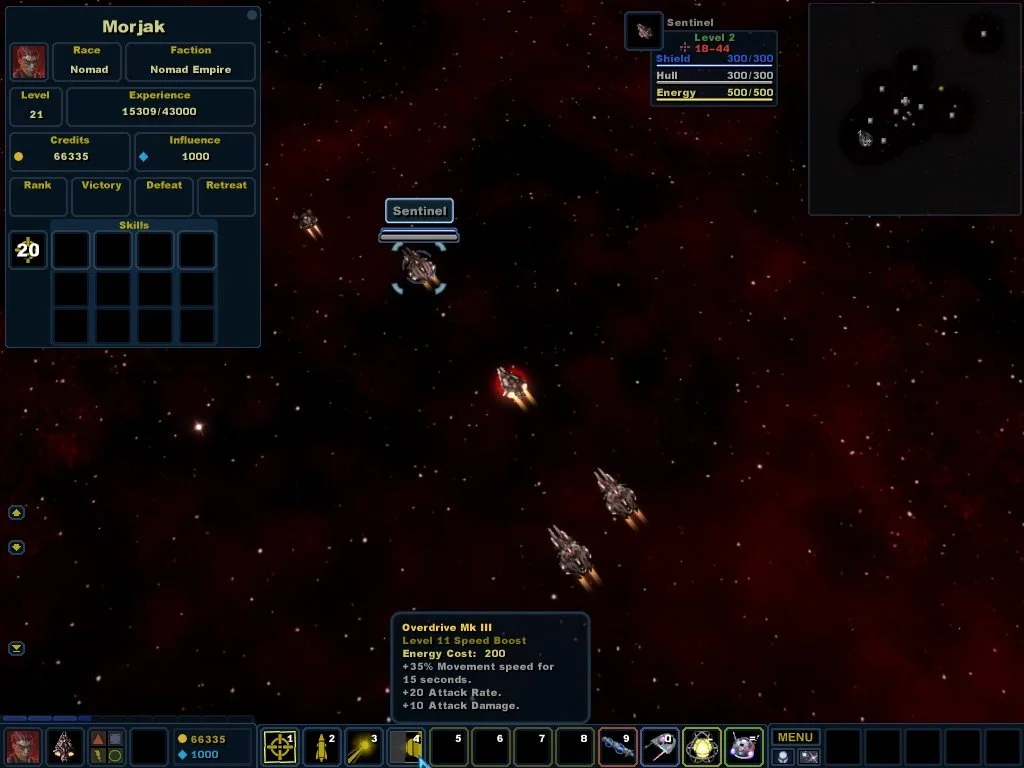Screen dimensions: 1024x768
Task: Select the blue ship item in slot 9
Action: point(617,747)
